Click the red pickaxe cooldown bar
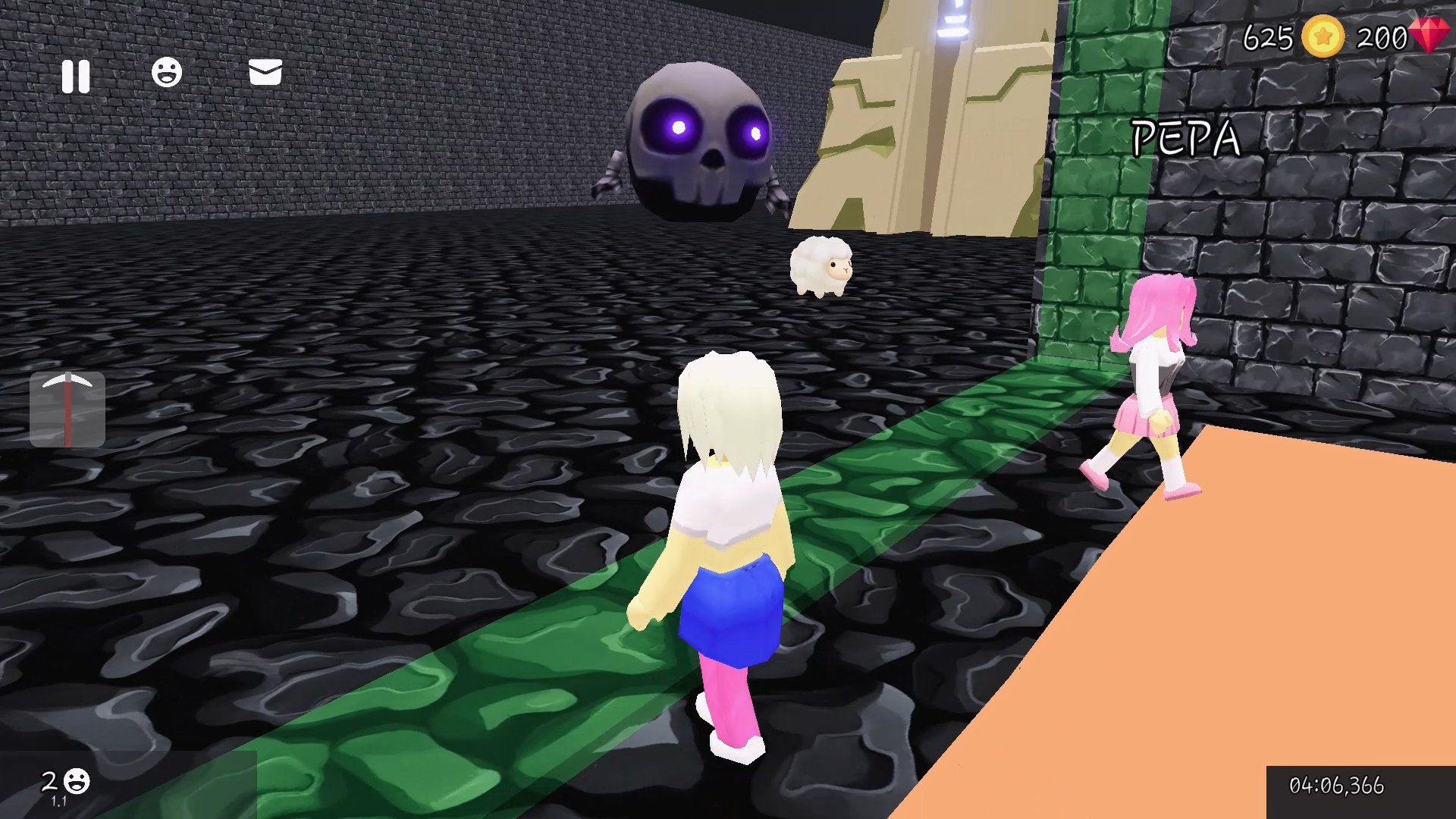1456x819 pixels. coord(67,413)
